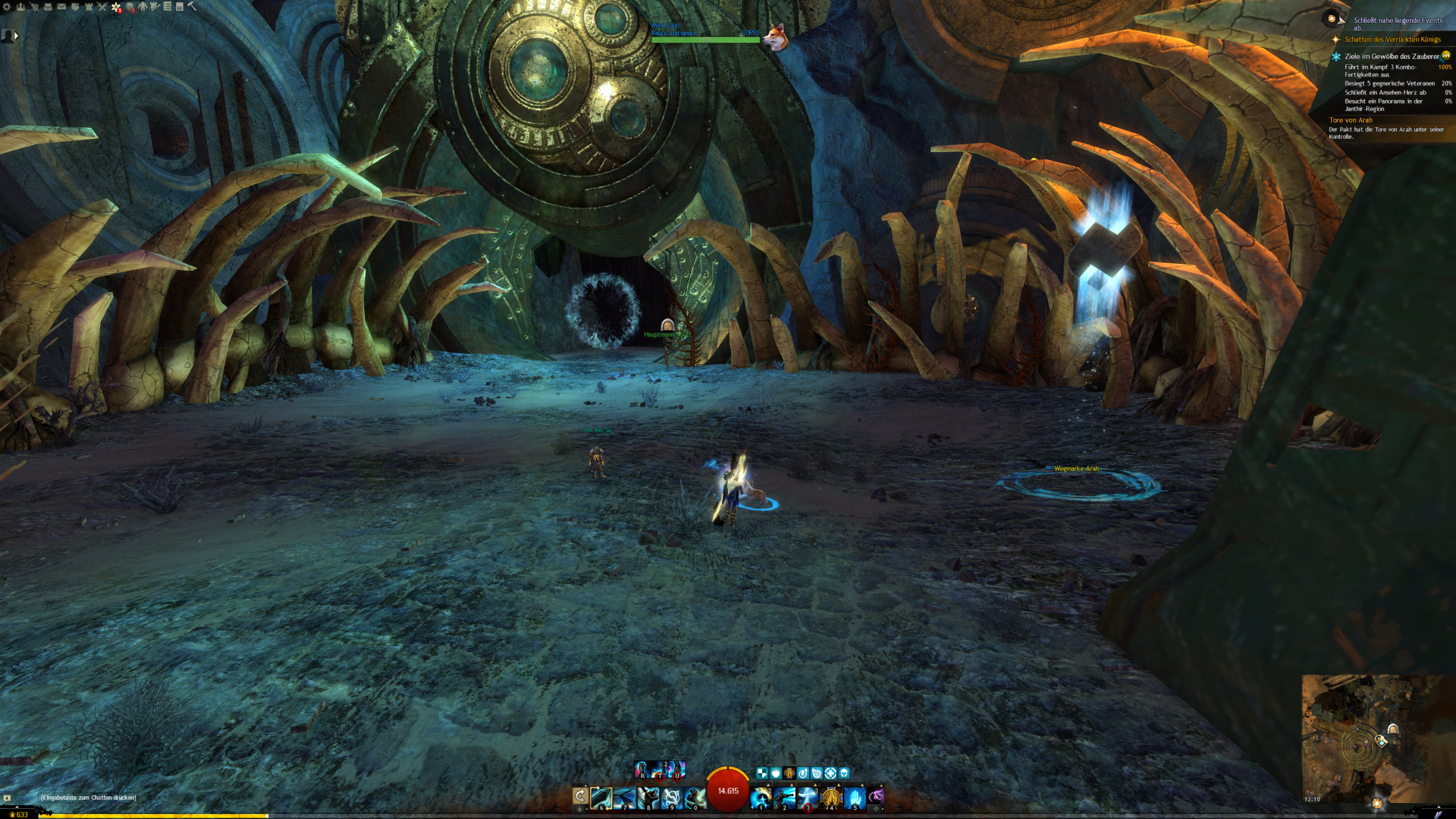
Task: Open the game menu gear icon
Action: point(7,7)
